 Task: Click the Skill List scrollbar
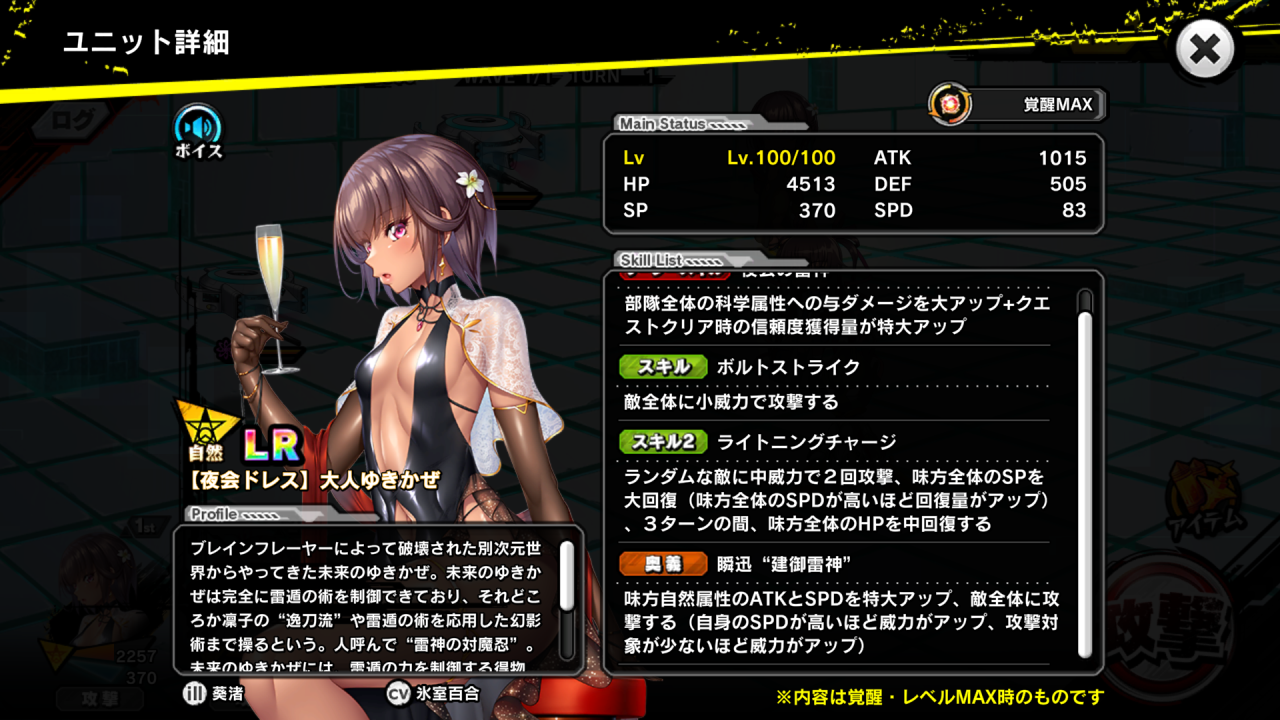1084,470
